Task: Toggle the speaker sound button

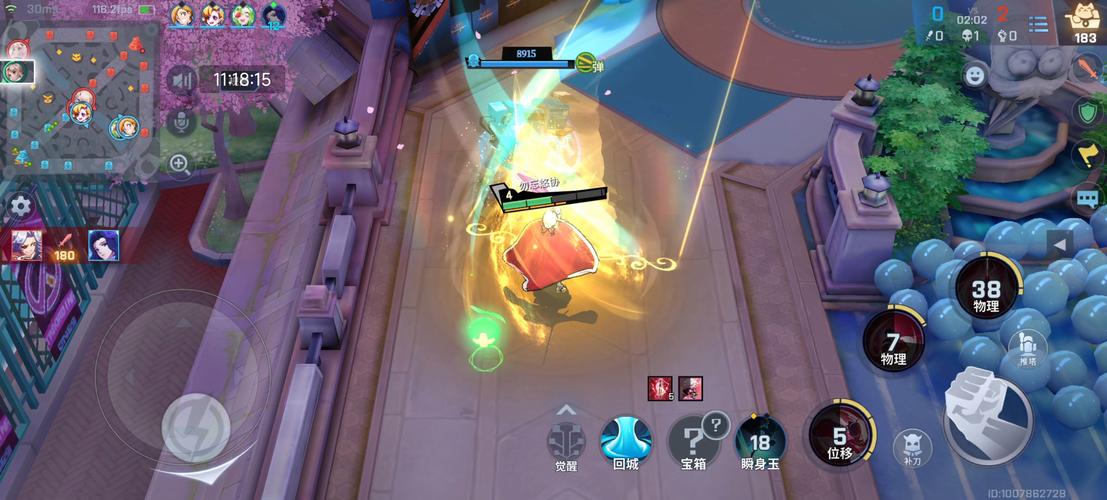Action: (x=181, y=80)
